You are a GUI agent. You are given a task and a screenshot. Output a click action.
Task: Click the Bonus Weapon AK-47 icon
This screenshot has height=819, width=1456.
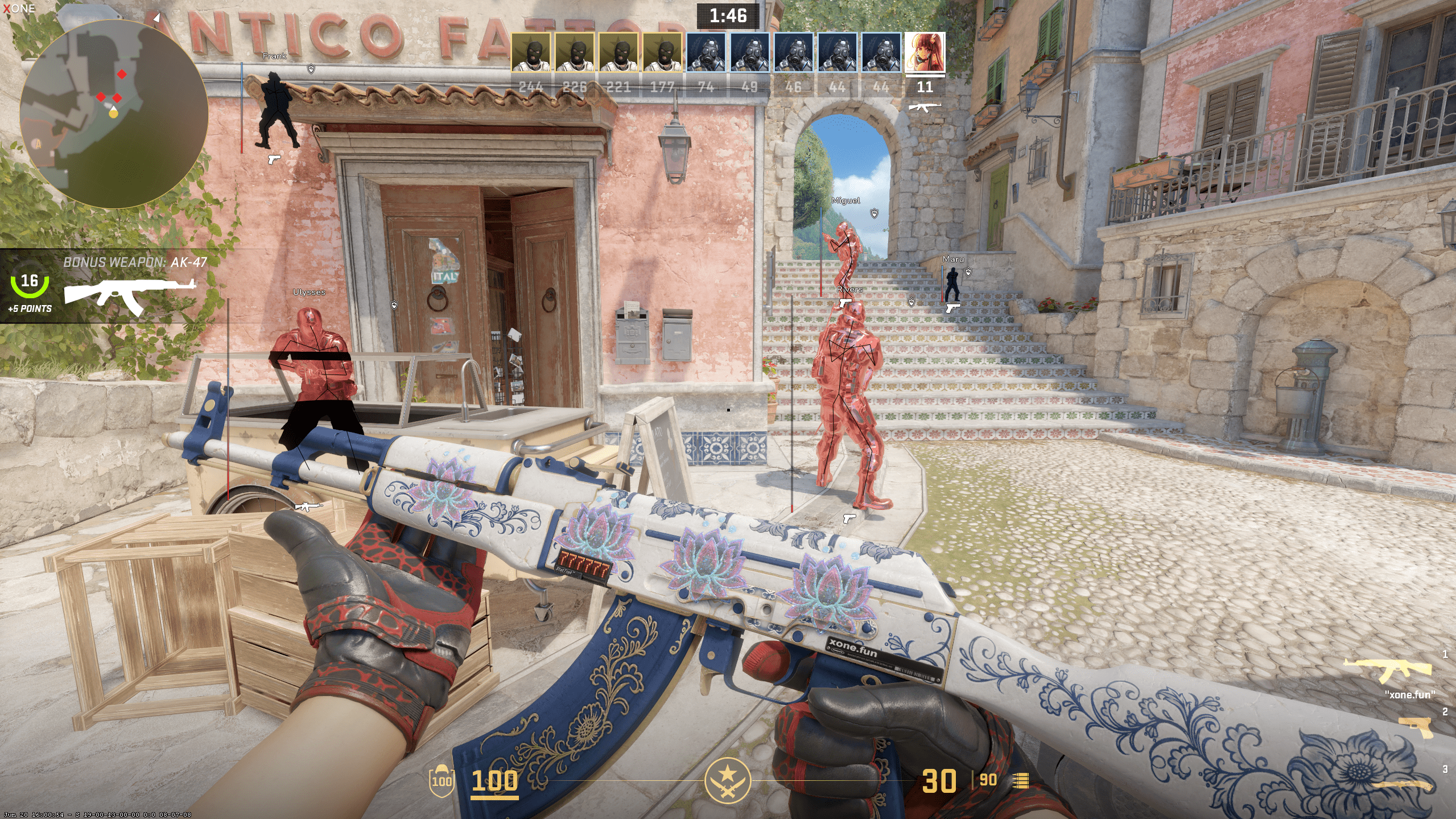(130, 295)
